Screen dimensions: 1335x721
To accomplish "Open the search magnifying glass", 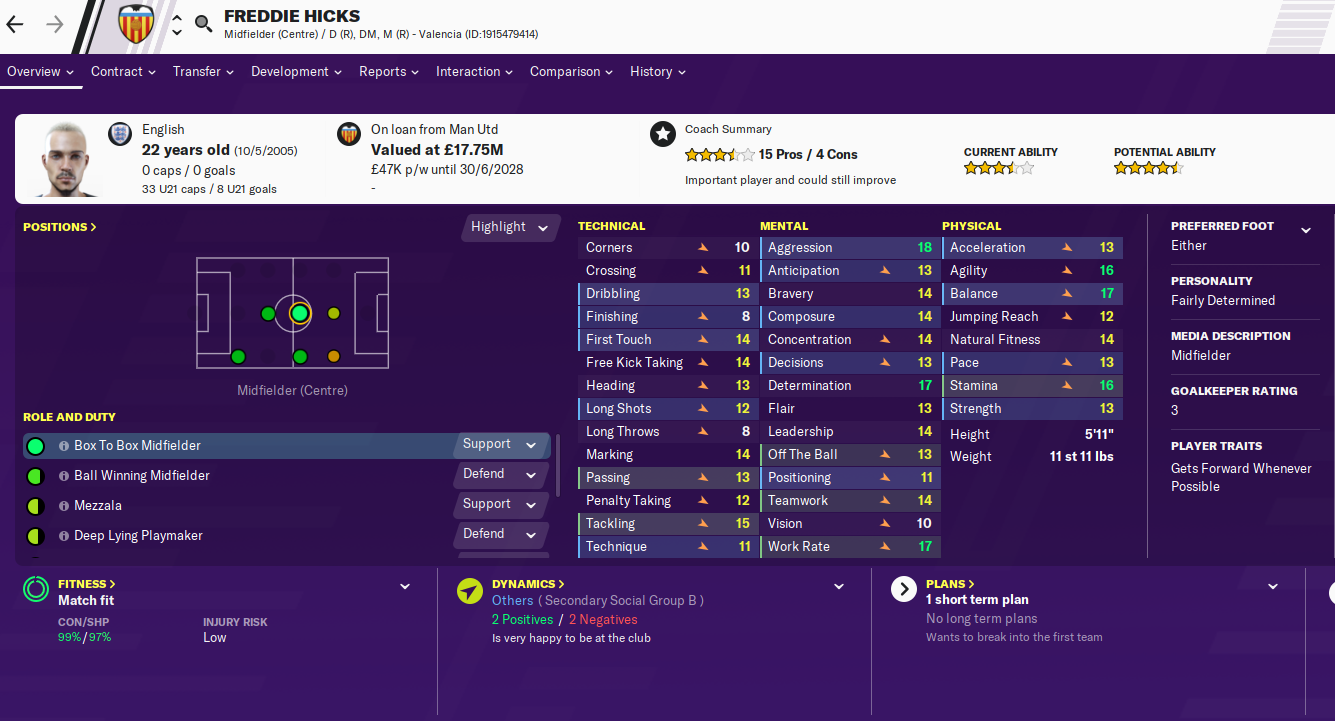I will (x=204, y=24).
